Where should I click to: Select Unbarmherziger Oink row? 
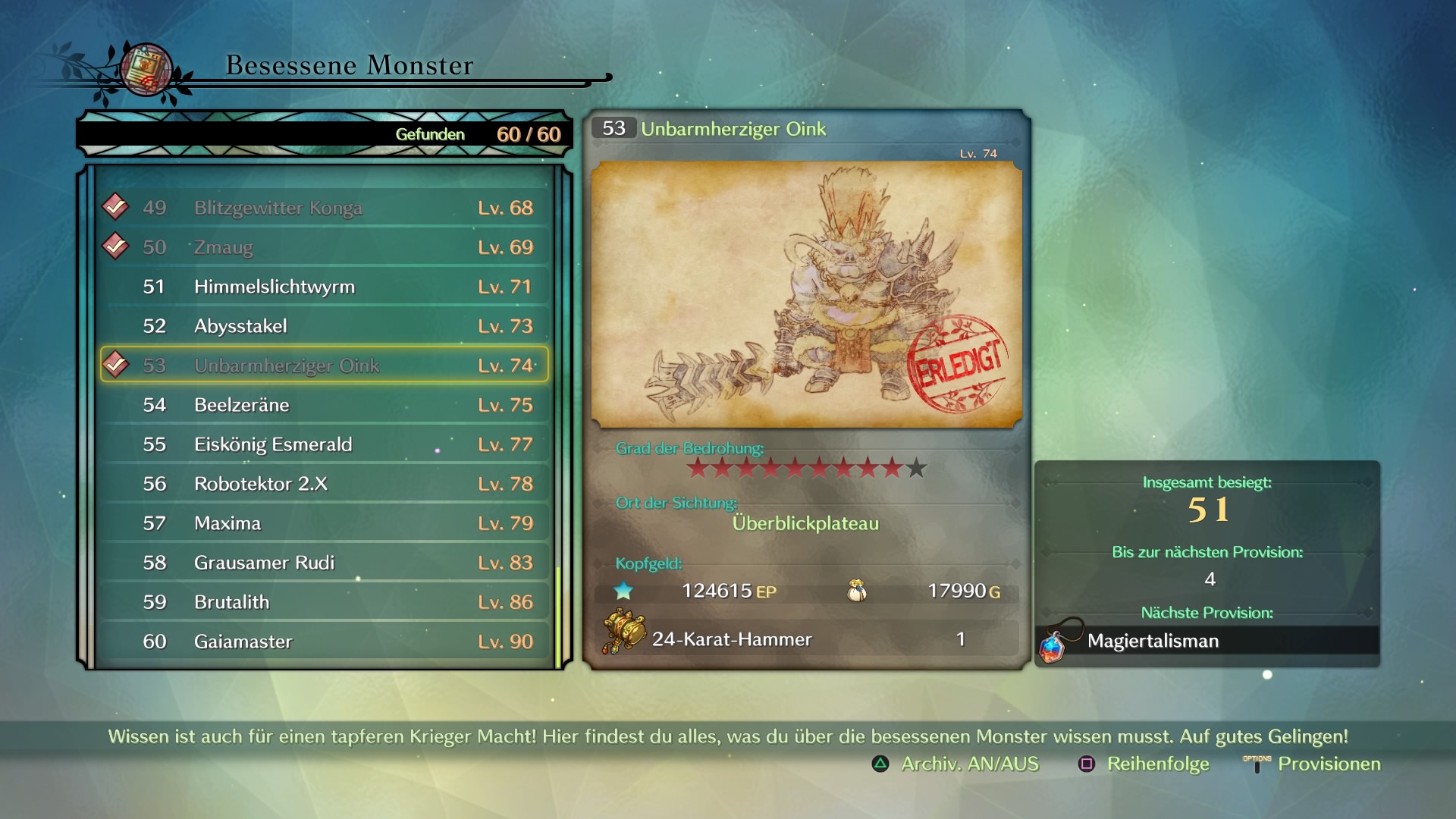point(325,366)
